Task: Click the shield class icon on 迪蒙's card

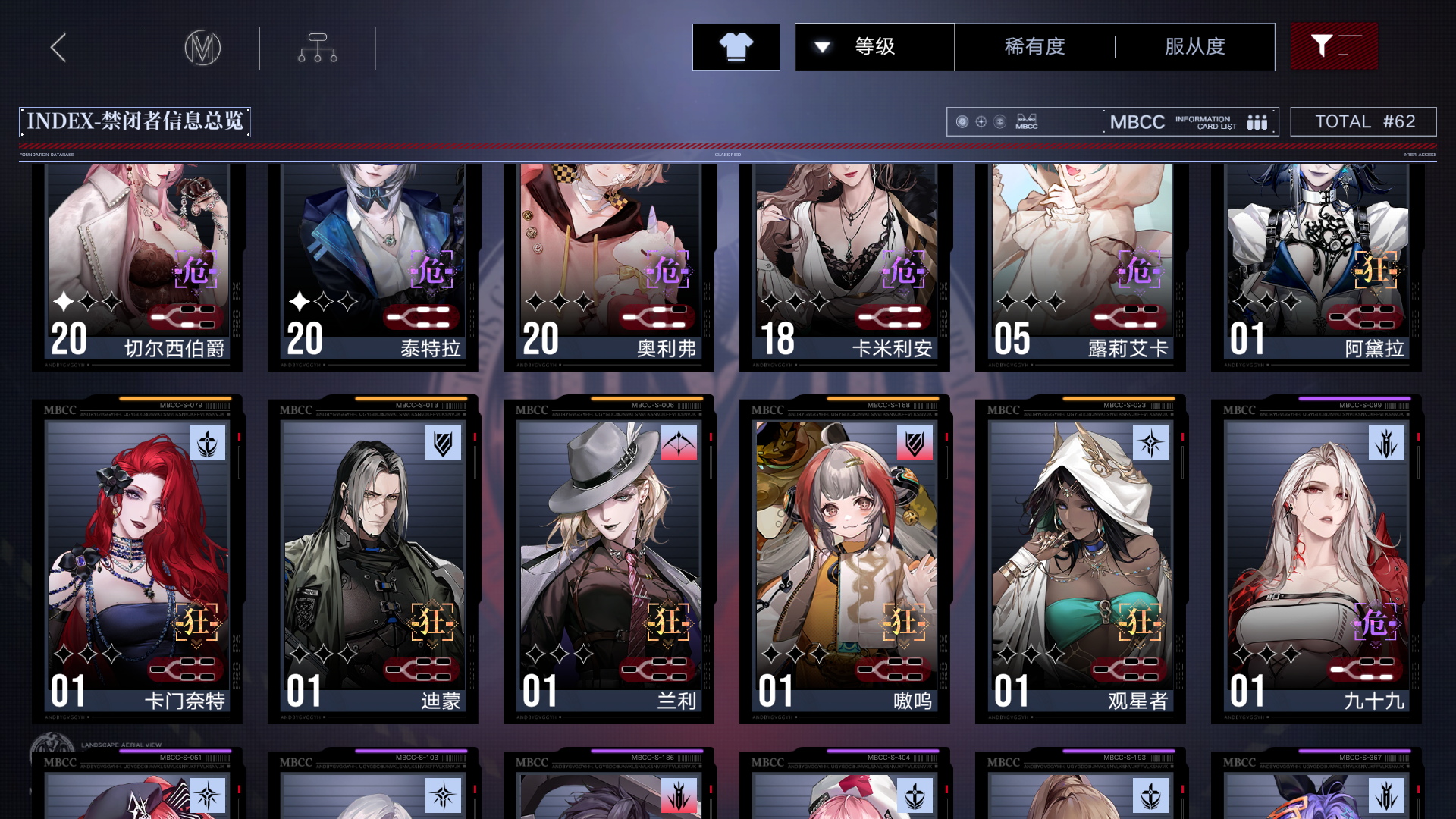Action: pos(444,444)
